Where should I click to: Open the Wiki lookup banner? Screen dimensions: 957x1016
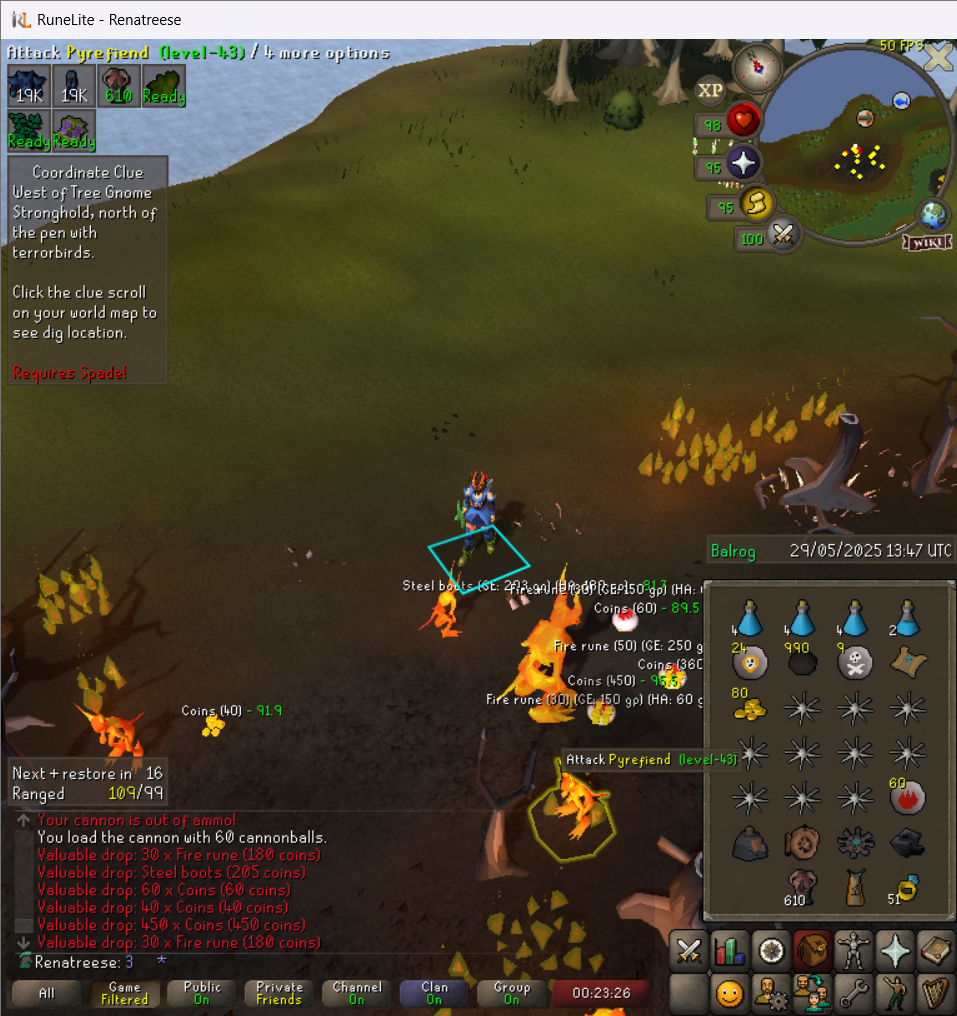[x=926, y=242]
